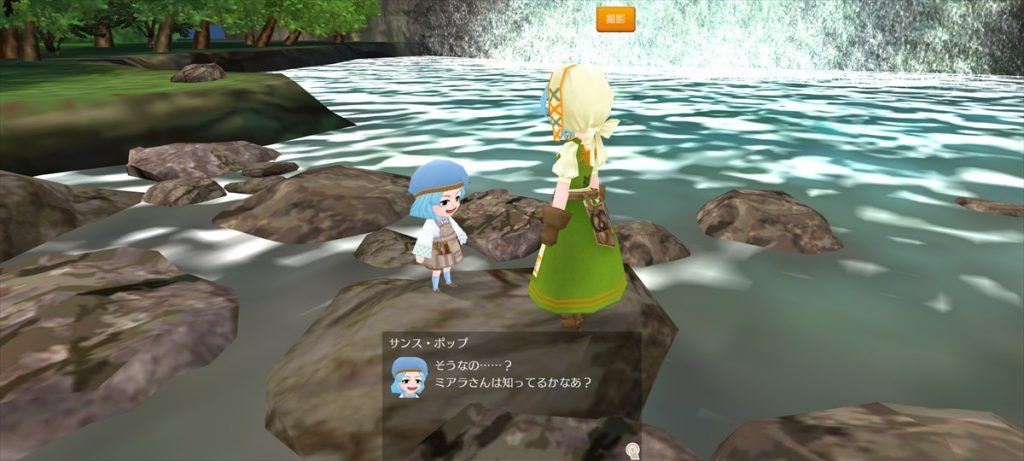This screenshot has height=461, width=1024.
Task: Tap the orange 撮影 screenshot button
Action: click(x=615, y=19)
